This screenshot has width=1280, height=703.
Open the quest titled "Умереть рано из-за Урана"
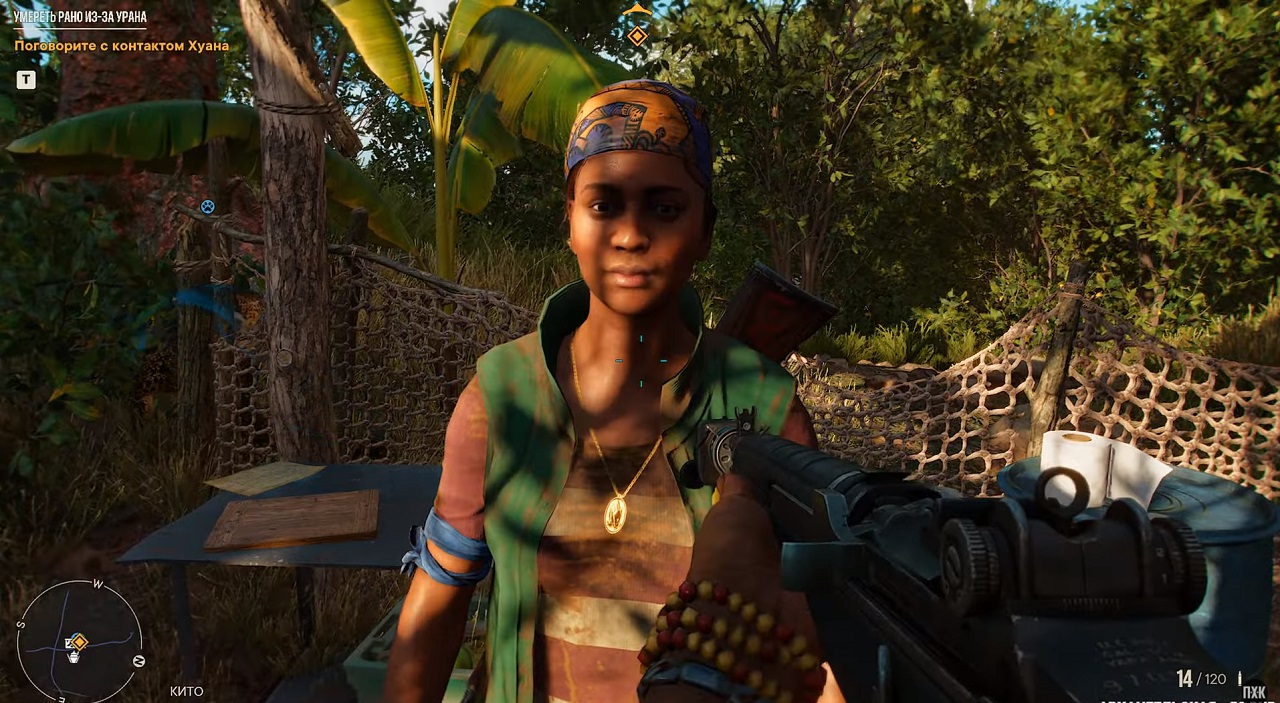pyautogui.click(x=80, y=17)
